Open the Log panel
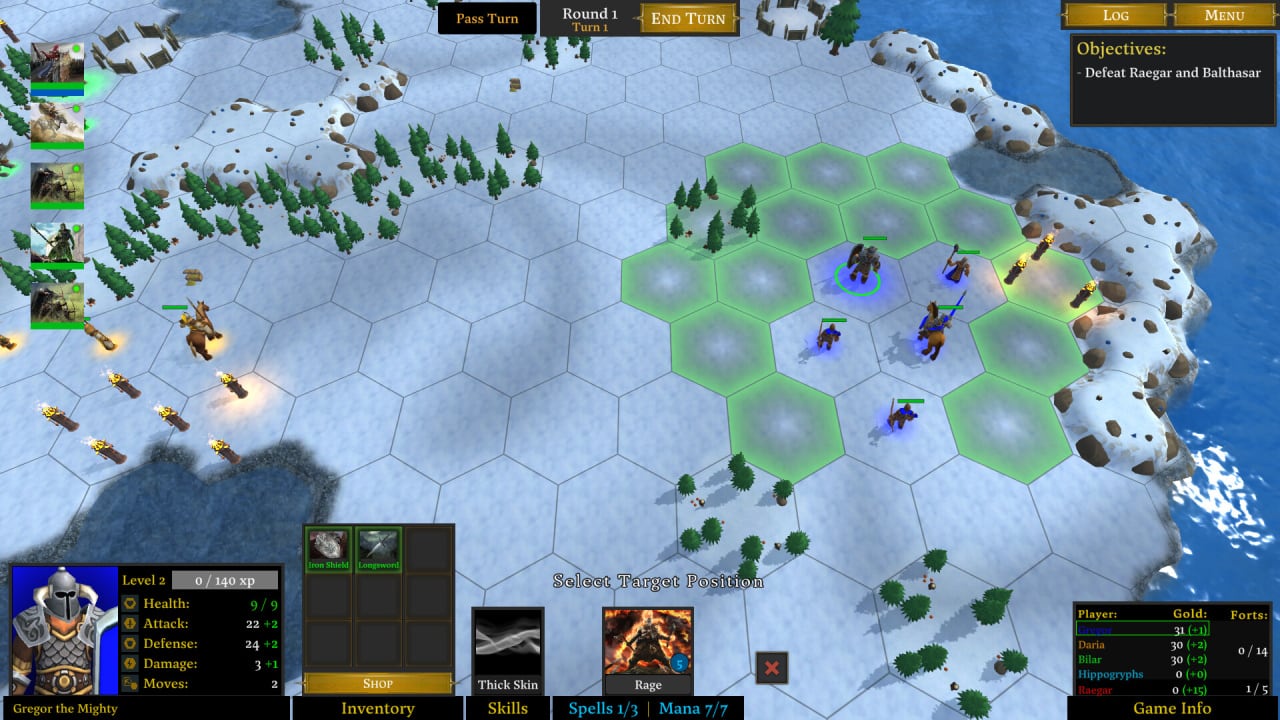This screenshot has height=720, width=1280. tap(1115, 15)
